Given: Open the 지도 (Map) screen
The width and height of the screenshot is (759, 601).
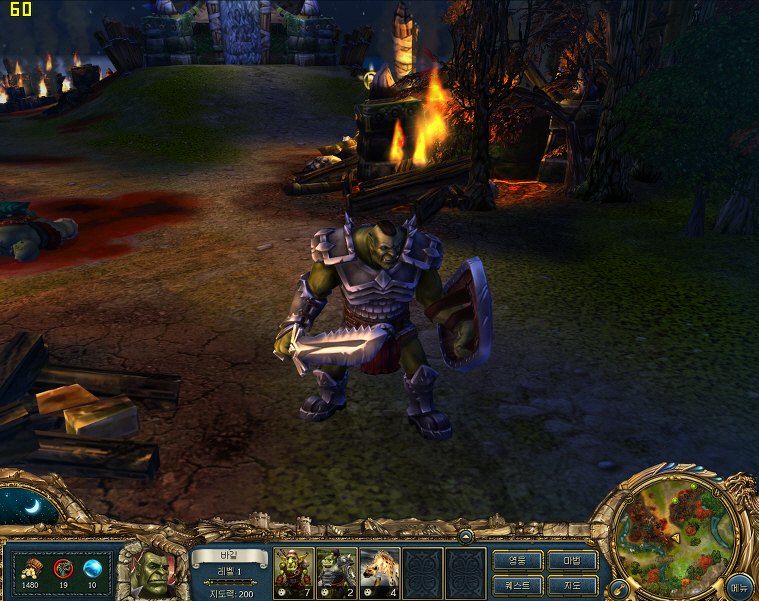Looking at the screenshot, I should pos(573,584).
